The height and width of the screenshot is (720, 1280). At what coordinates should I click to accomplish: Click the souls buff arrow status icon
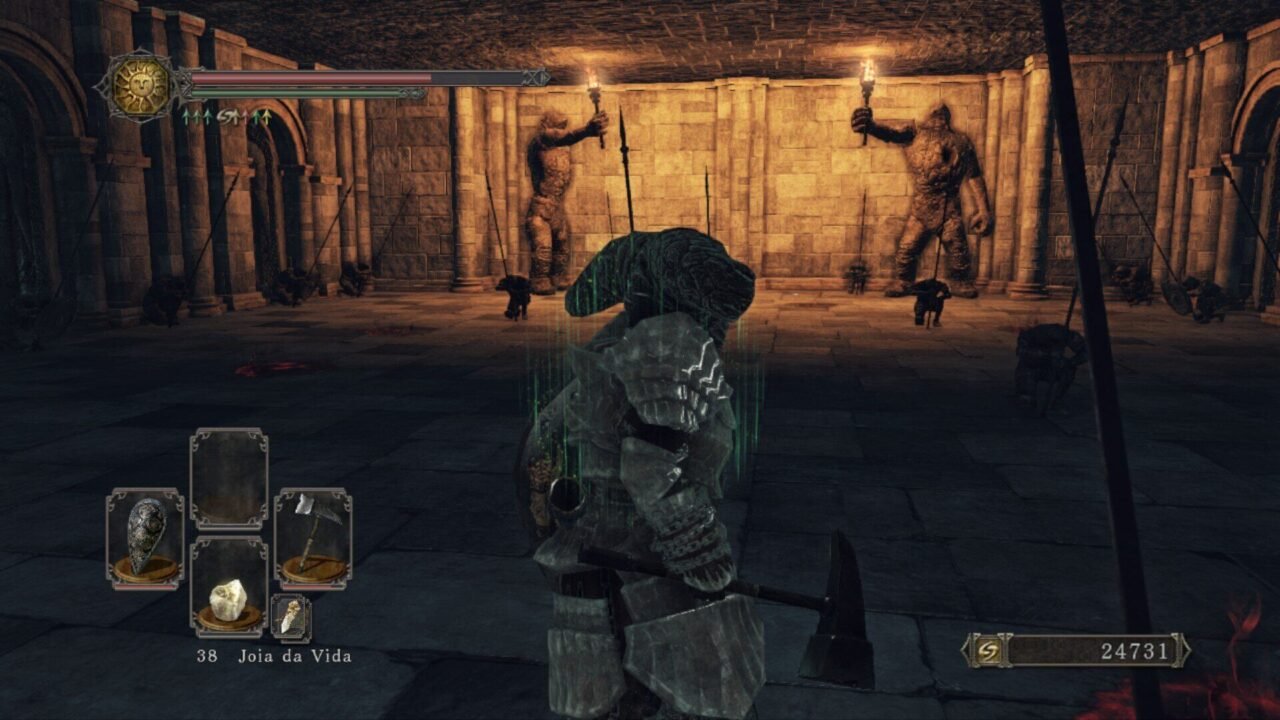[228, 116]
